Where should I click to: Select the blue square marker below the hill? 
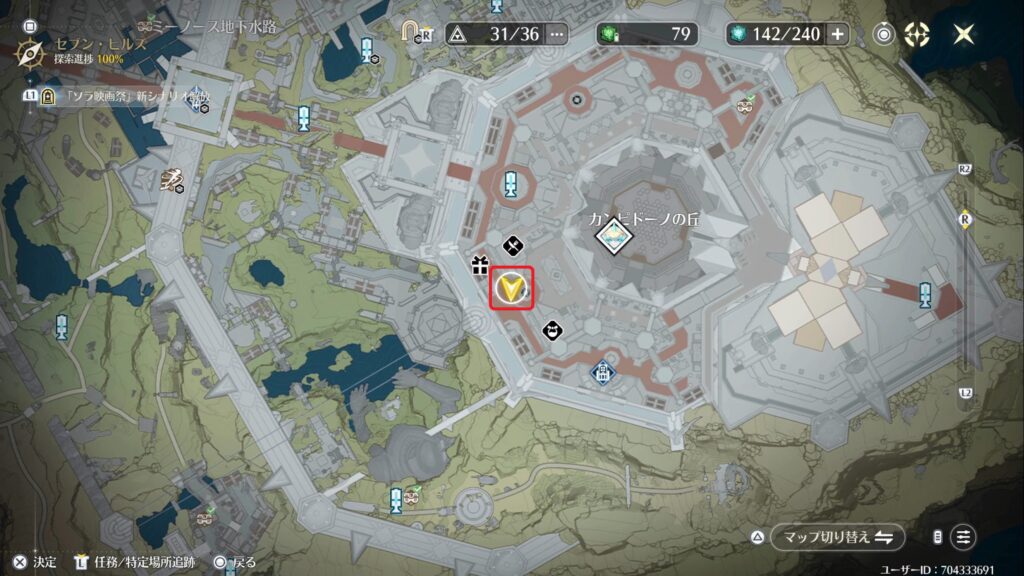pyautogui.click(x=602, y=373)
